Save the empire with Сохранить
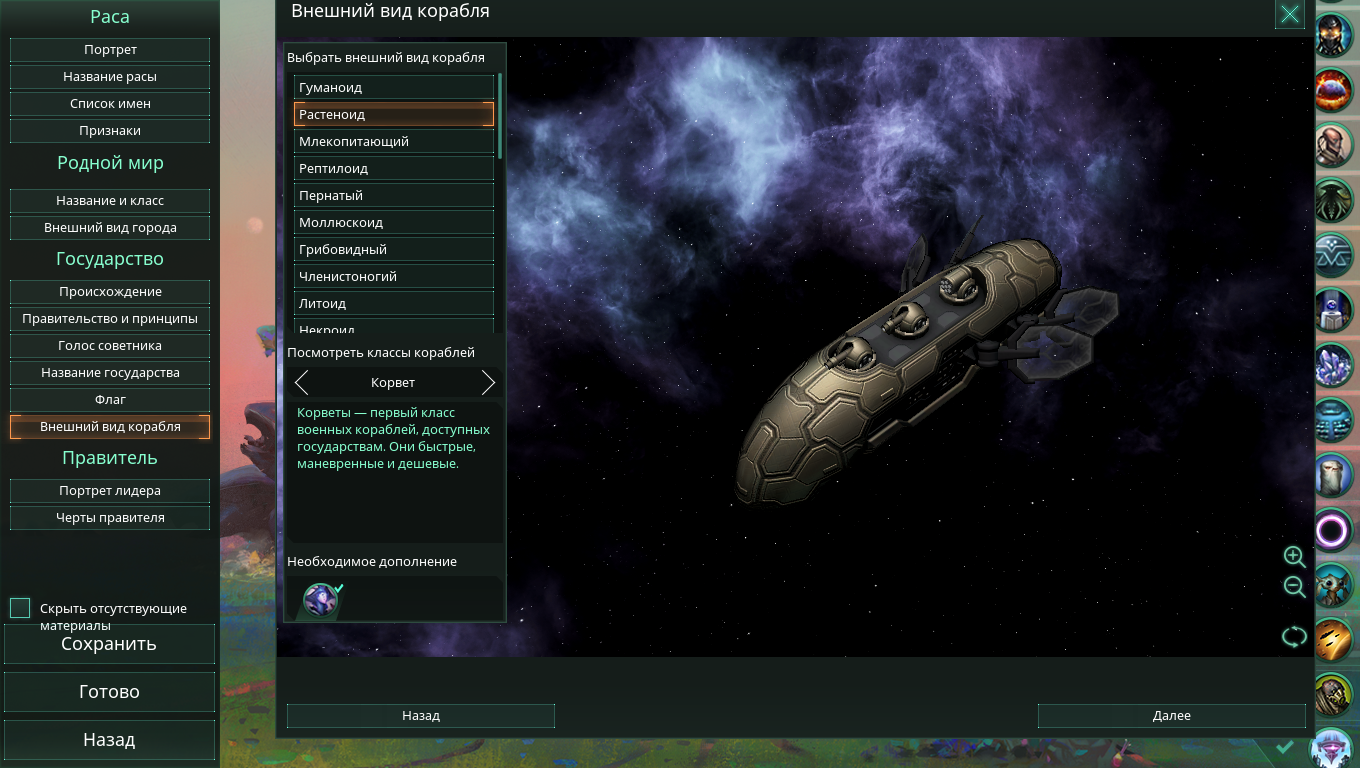Viewport: 1360px width, 768px height. pyautogui.click(x=109, y=644)
